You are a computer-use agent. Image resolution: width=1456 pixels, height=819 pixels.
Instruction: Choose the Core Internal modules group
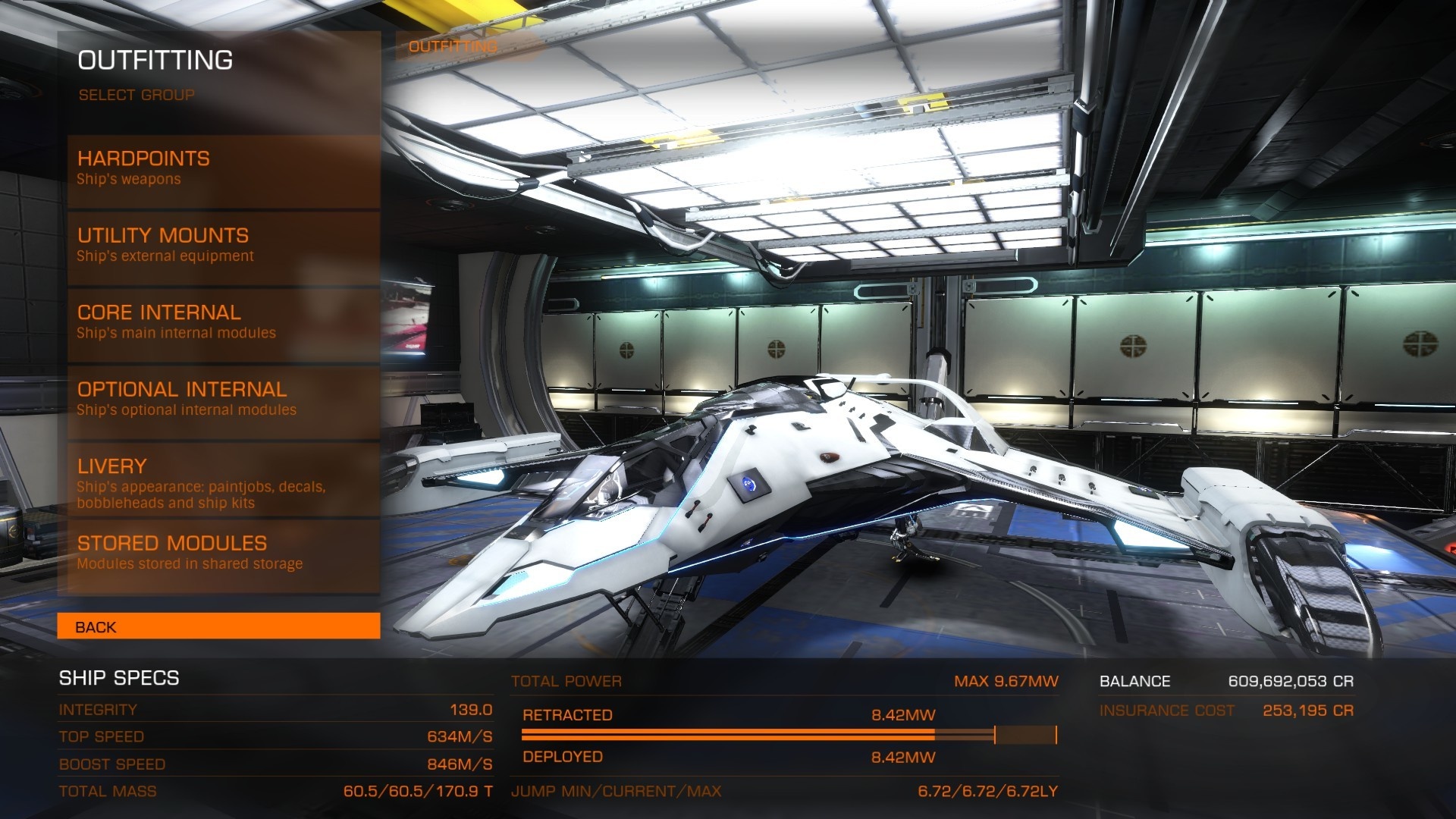coord(223,323)
